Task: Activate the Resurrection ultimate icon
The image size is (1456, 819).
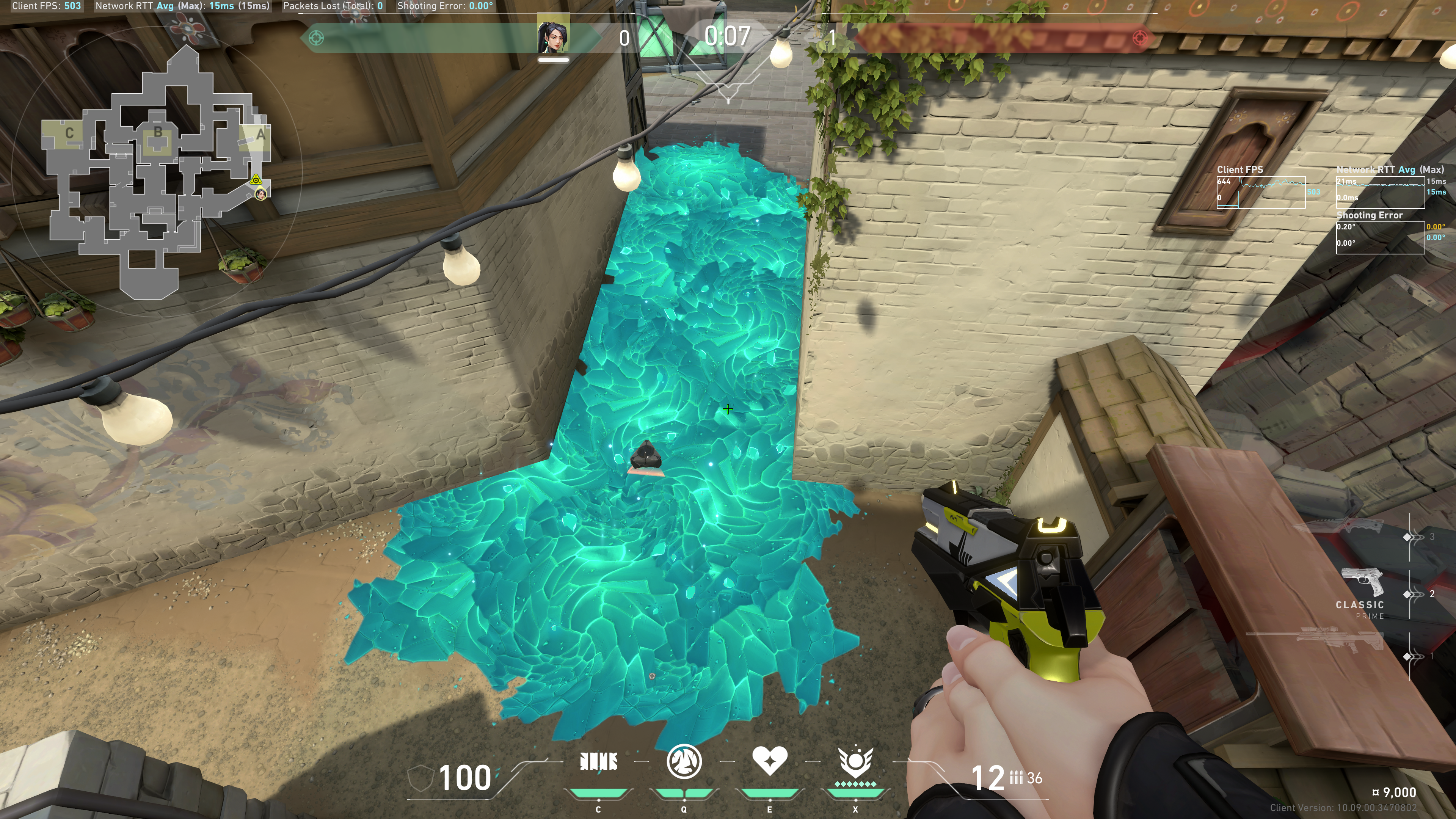Action: point(855,762)
